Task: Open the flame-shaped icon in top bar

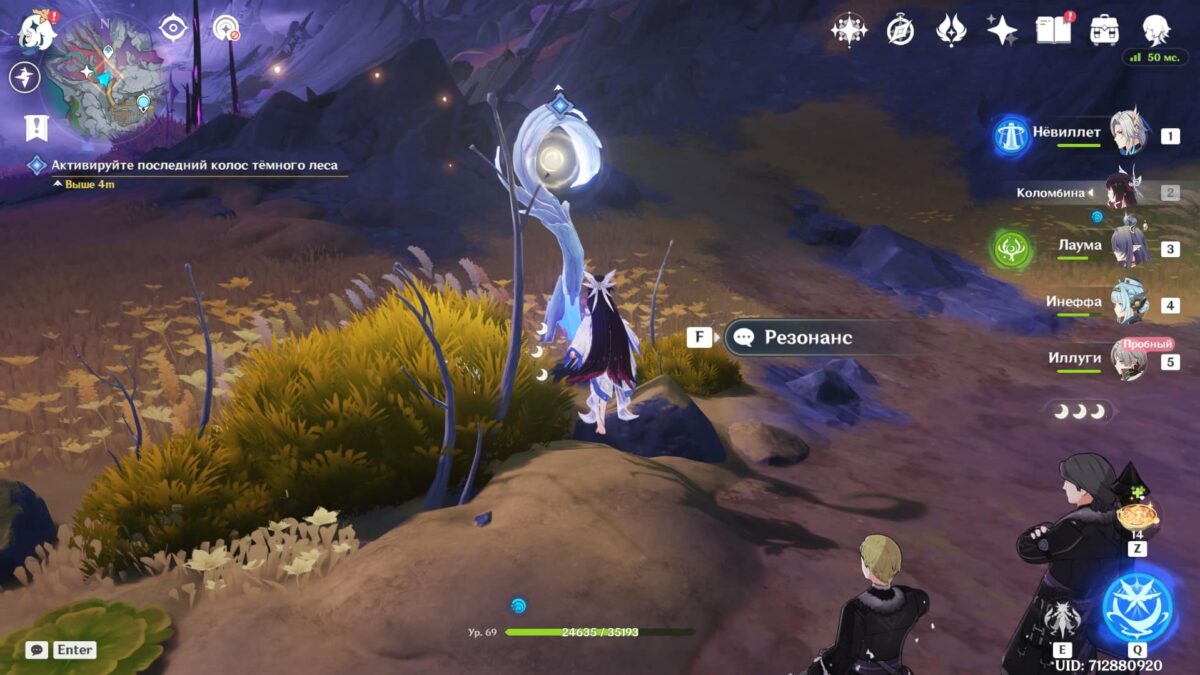Action: (x=951, y=30)
